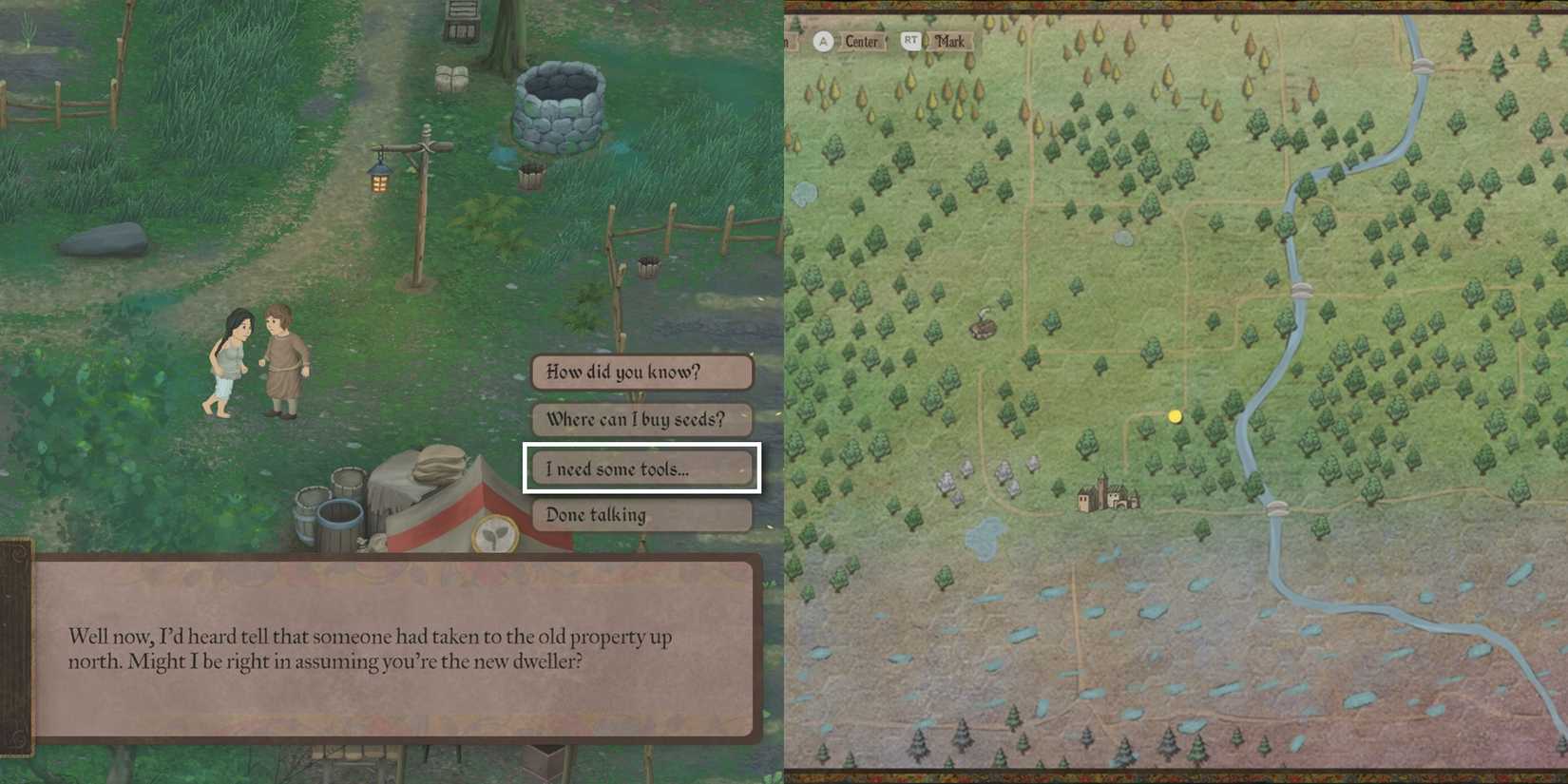Click the player character in the white dress
1568x784 pixels.
click(x=228, y=361)
